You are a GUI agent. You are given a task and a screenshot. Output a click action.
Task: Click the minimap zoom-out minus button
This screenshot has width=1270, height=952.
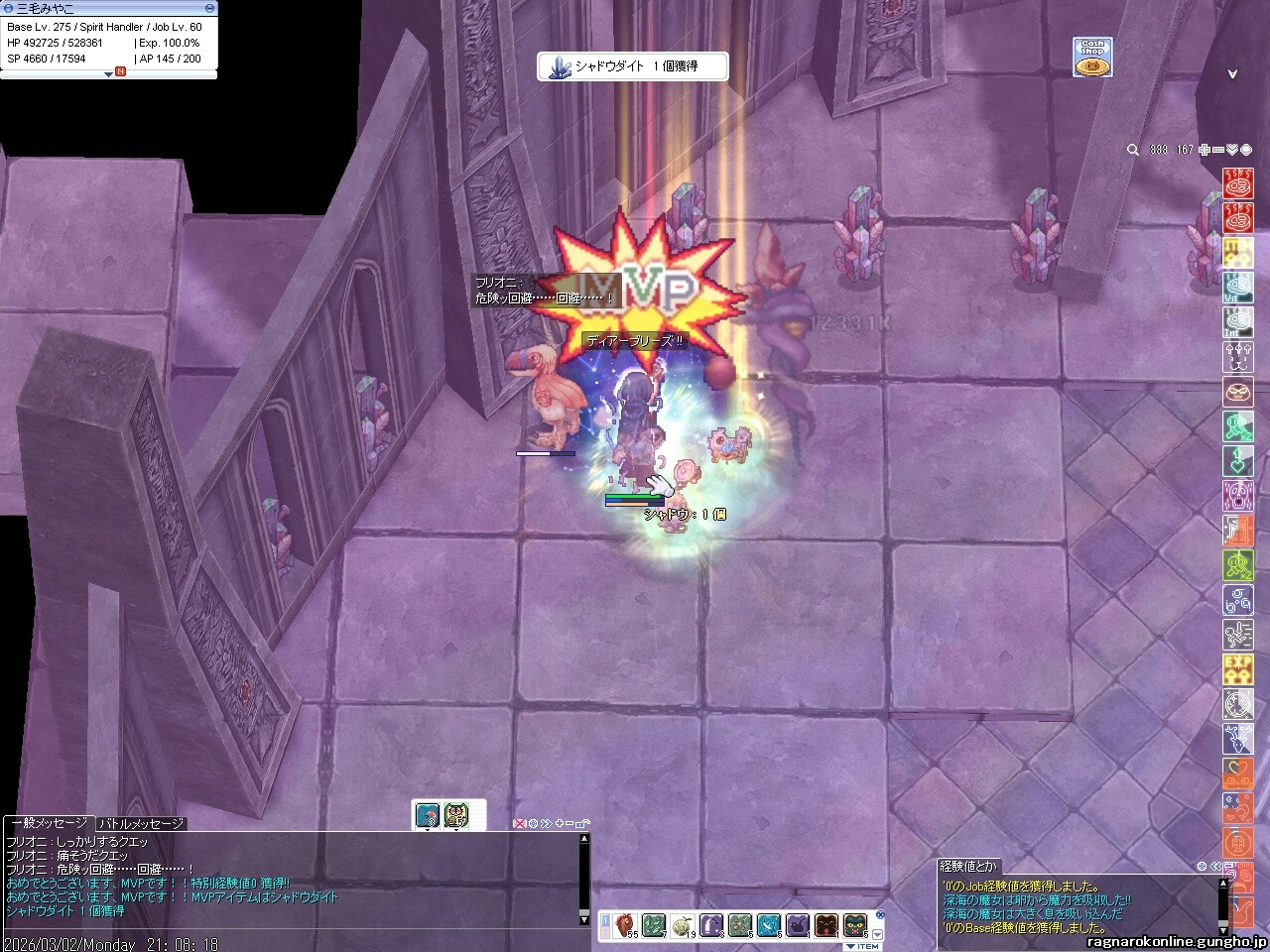(1217, 150)
